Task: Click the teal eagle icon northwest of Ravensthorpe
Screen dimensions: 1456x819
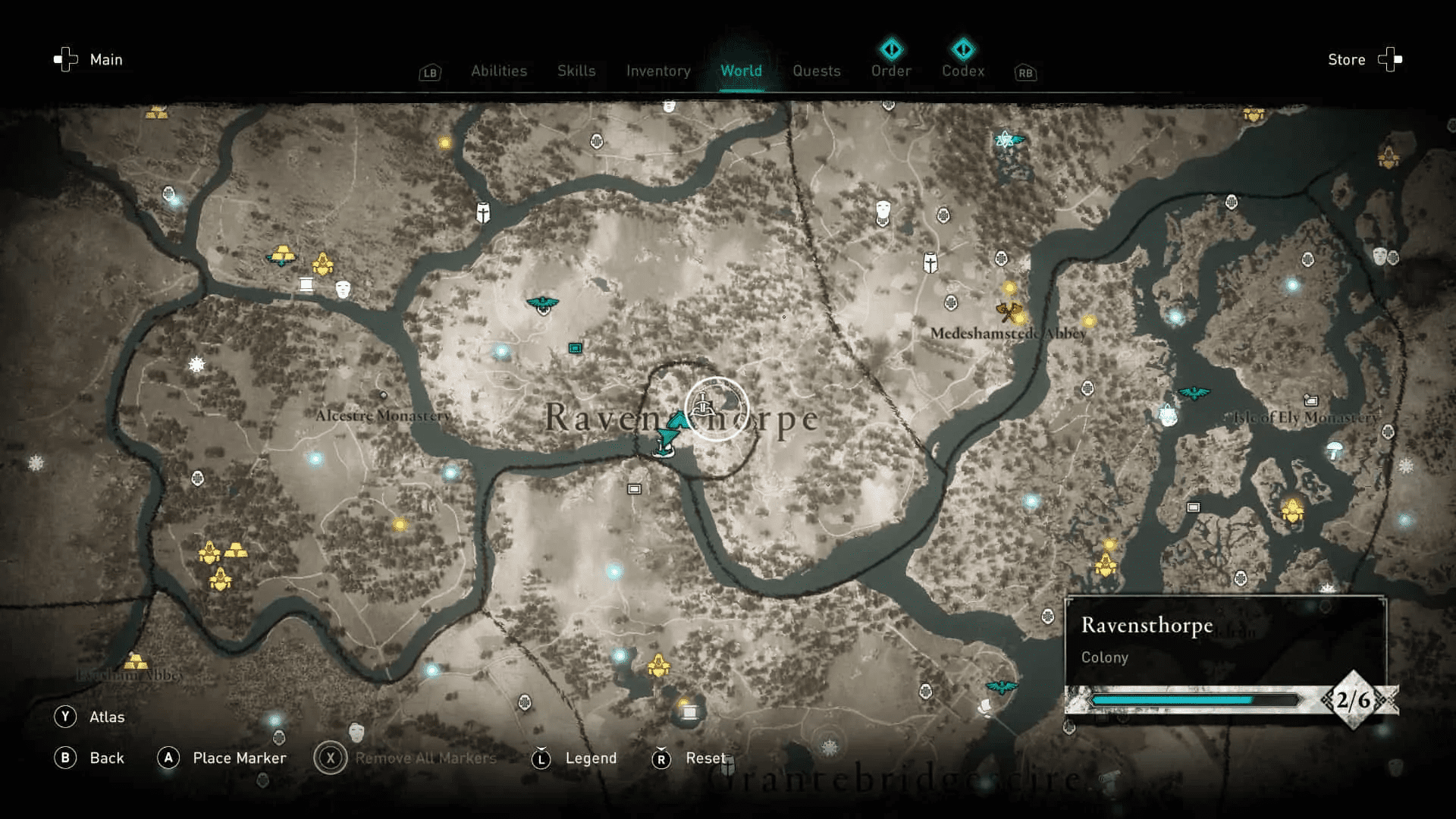Action: (x=544, y=301)
